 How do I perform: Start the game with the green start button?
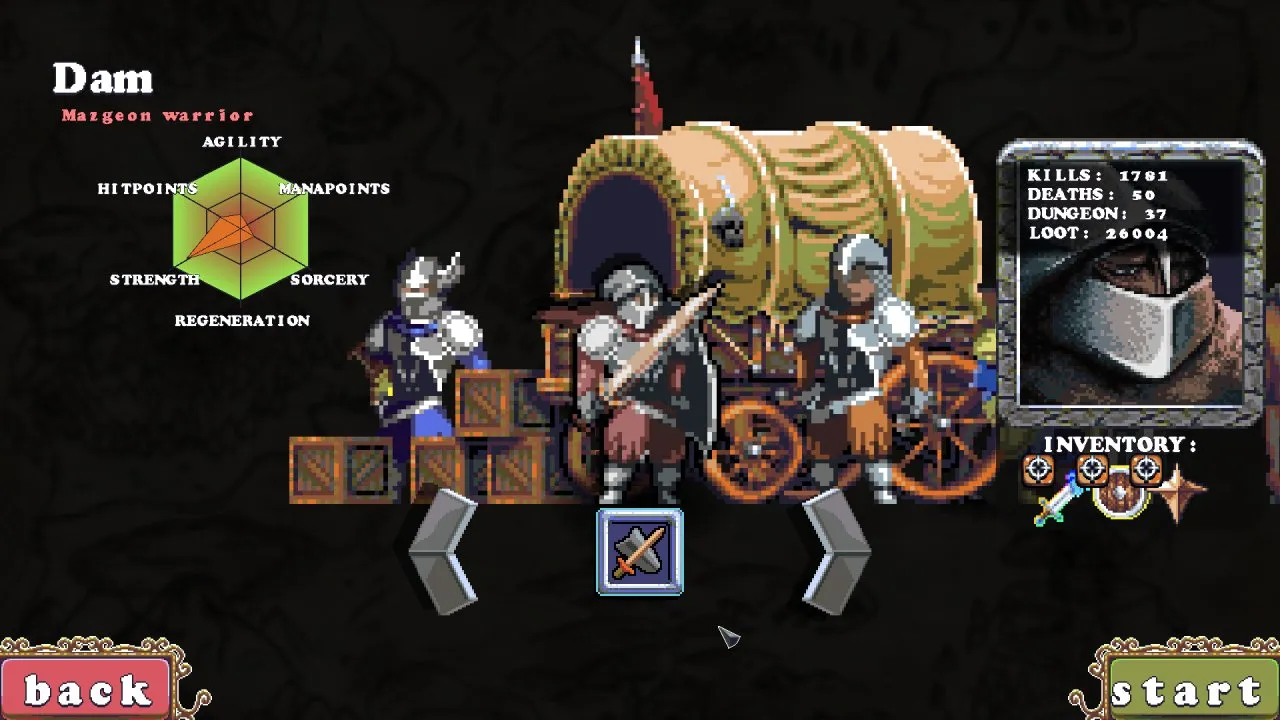(1188, 691)
